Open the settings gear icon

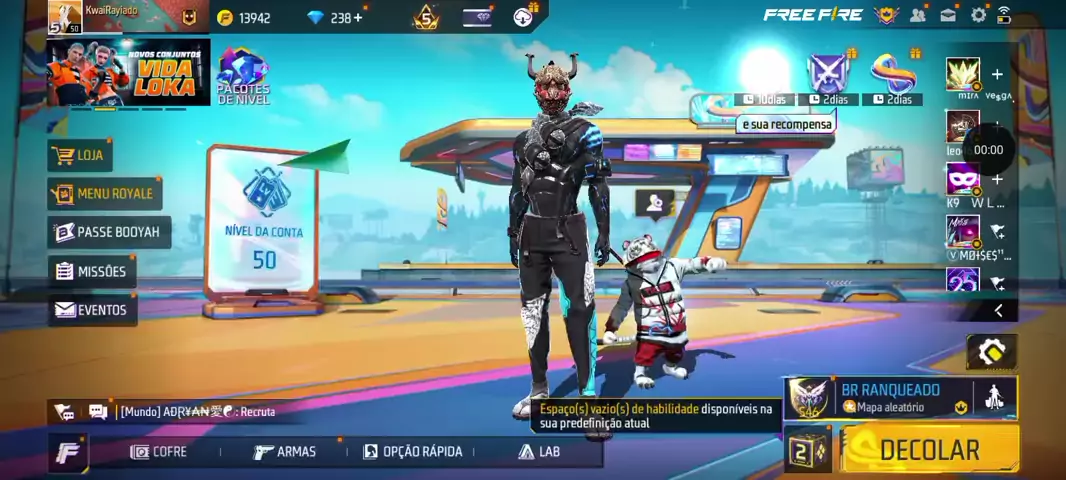pos(979,15)
